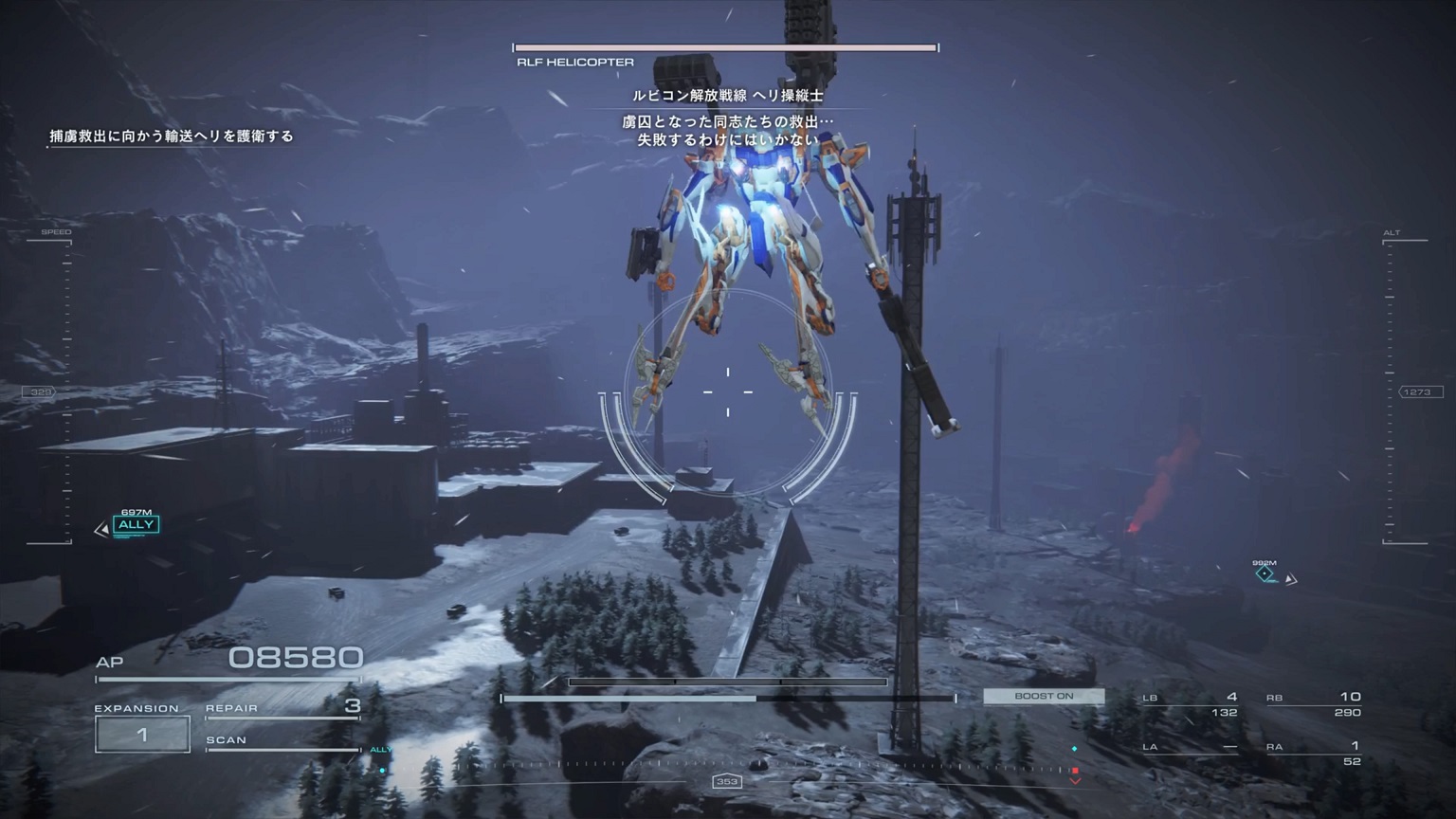1456x819 pixels.
Task: Select the RB weapon slot
Action: point(1314,704)
